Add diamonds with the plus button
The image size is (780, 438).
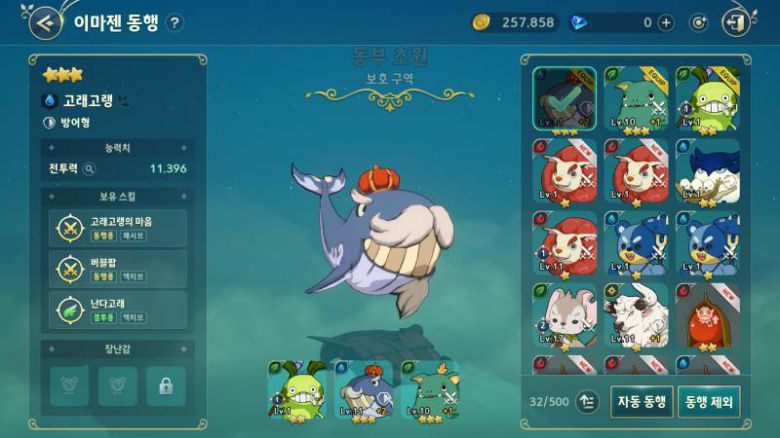point(666,22)
